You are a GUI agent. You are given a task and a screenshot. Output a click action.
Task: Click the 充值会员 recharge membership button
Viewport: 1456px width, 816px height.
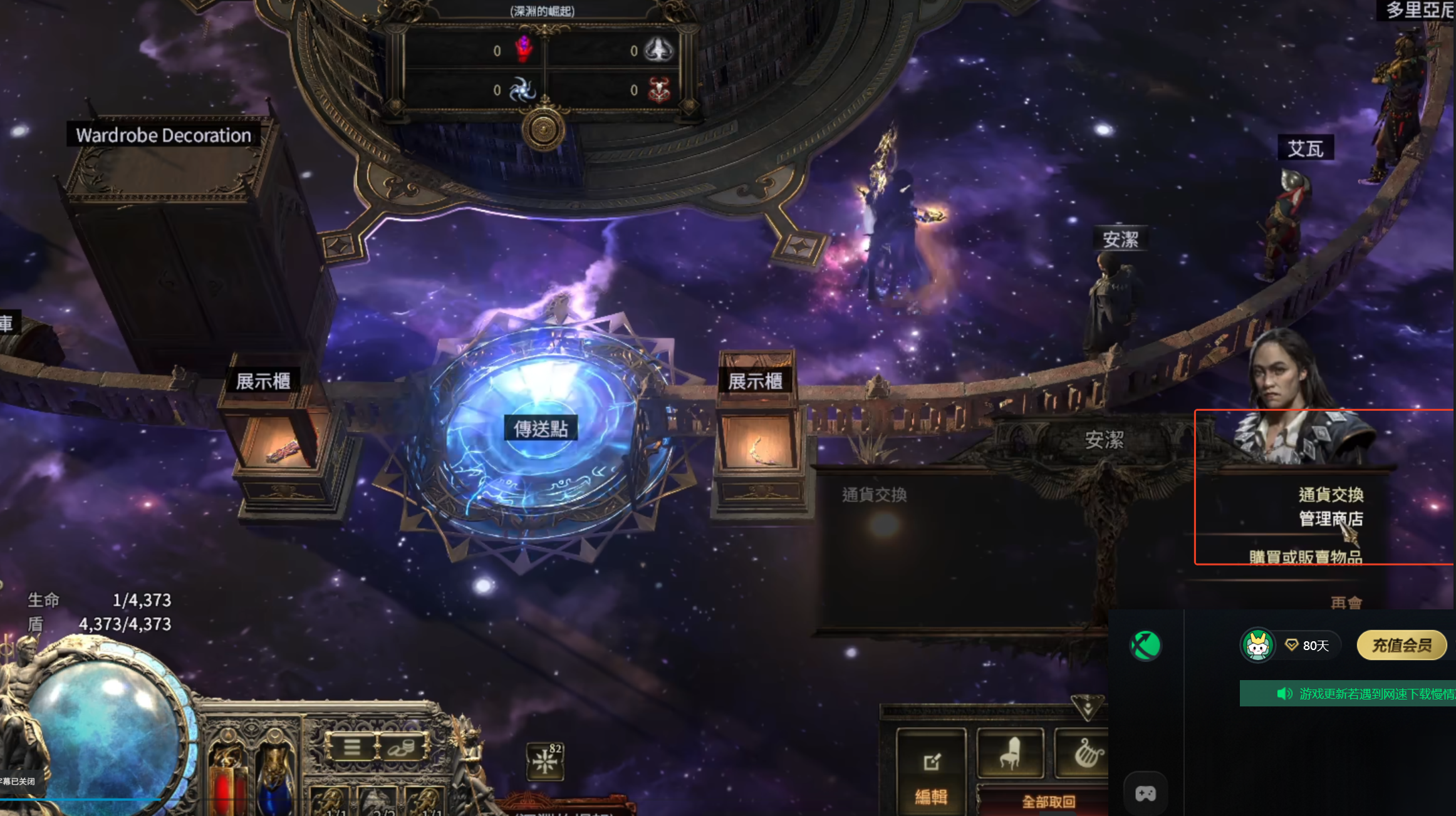(1401, 645)
